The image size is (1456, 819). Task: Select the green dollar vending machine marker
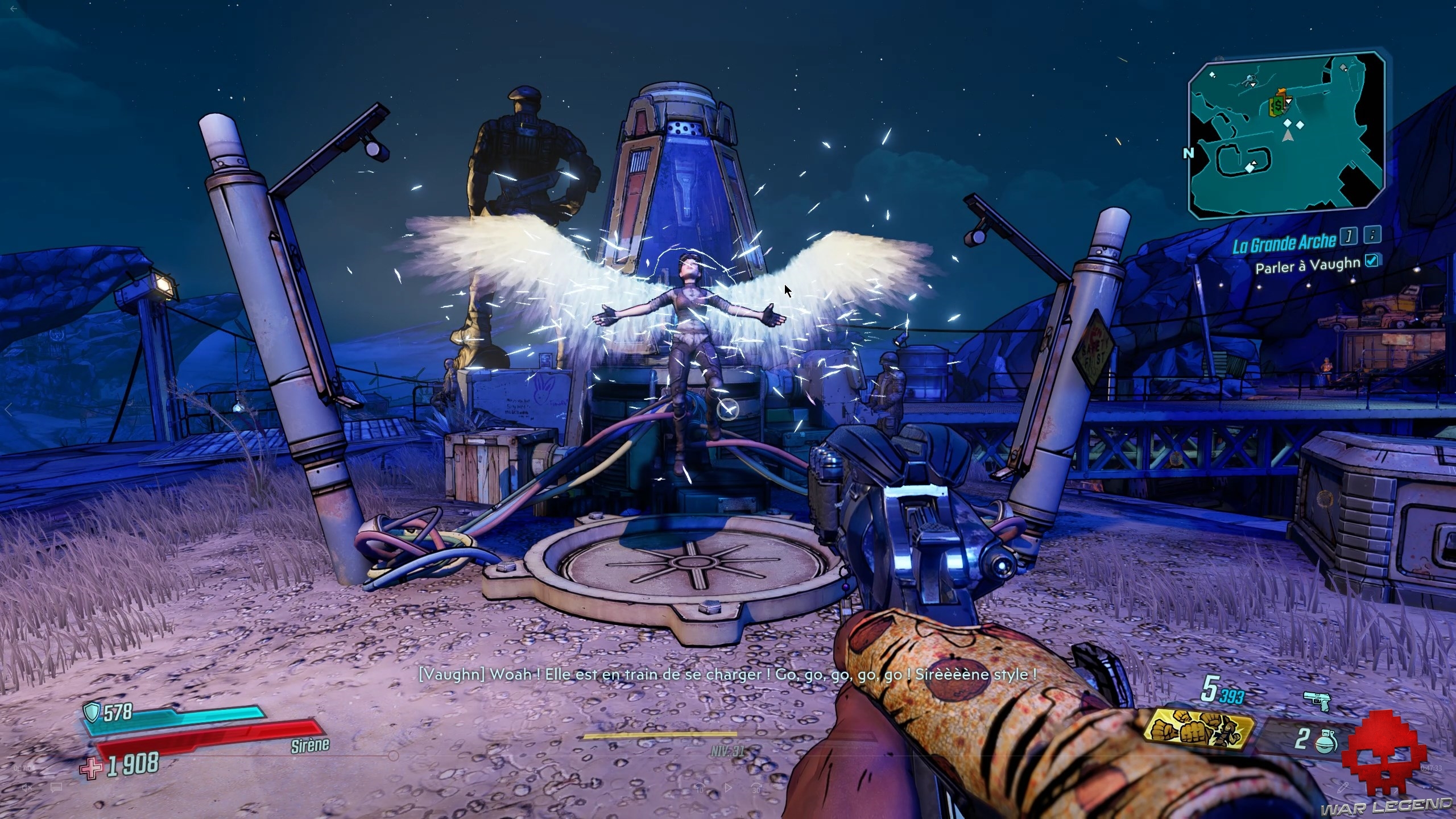click(1279, 105)
